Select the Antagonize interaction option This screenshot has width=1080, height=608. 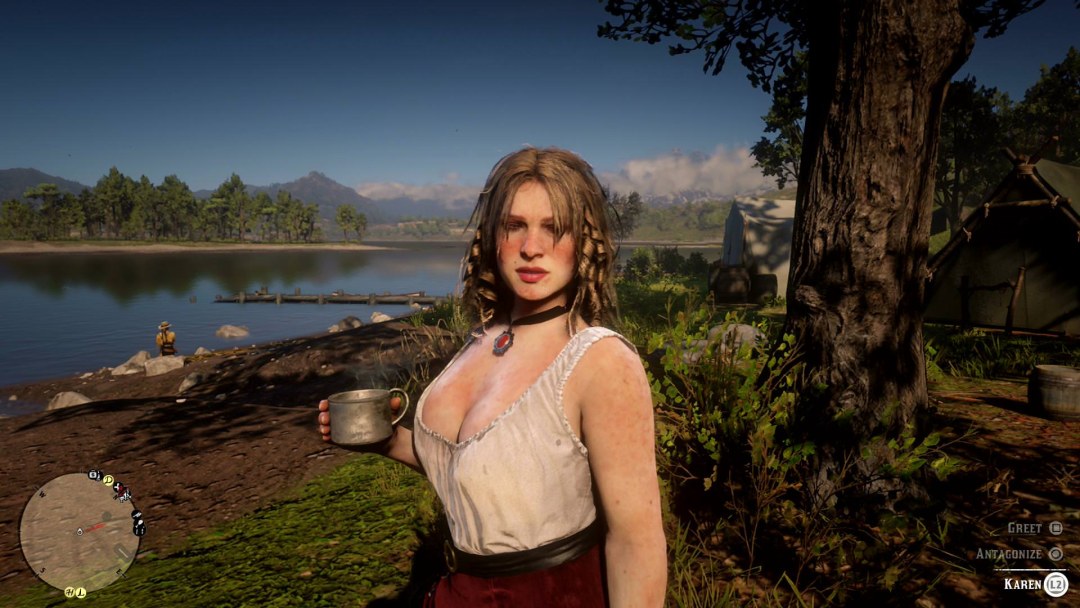pos(1020,553)
